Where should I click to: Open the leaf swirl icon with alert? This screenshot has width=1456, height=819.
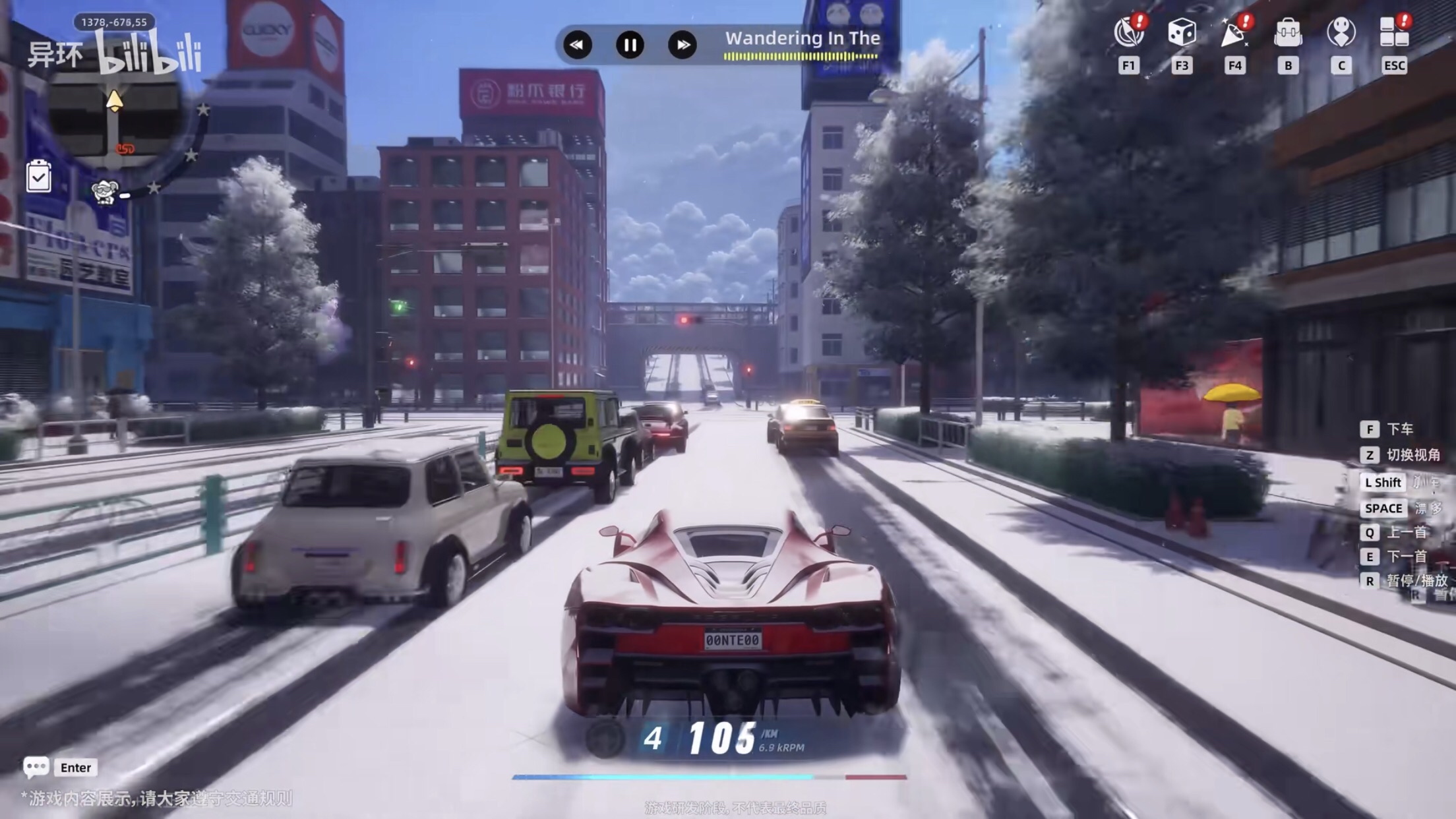[x=1128, y=32]
